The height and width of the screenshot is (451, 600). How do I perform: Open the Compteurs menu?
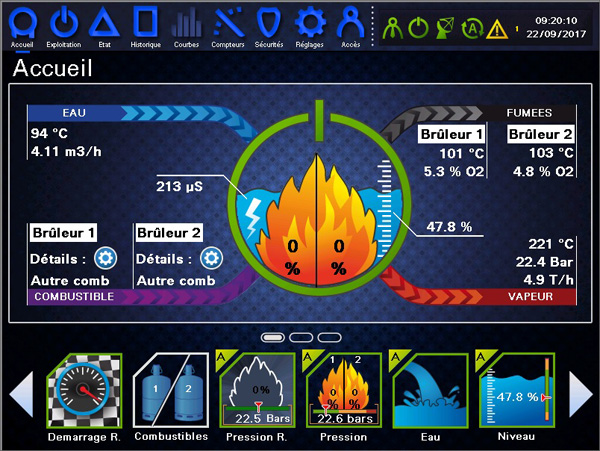pyautogui.click(x=228, y=24)
